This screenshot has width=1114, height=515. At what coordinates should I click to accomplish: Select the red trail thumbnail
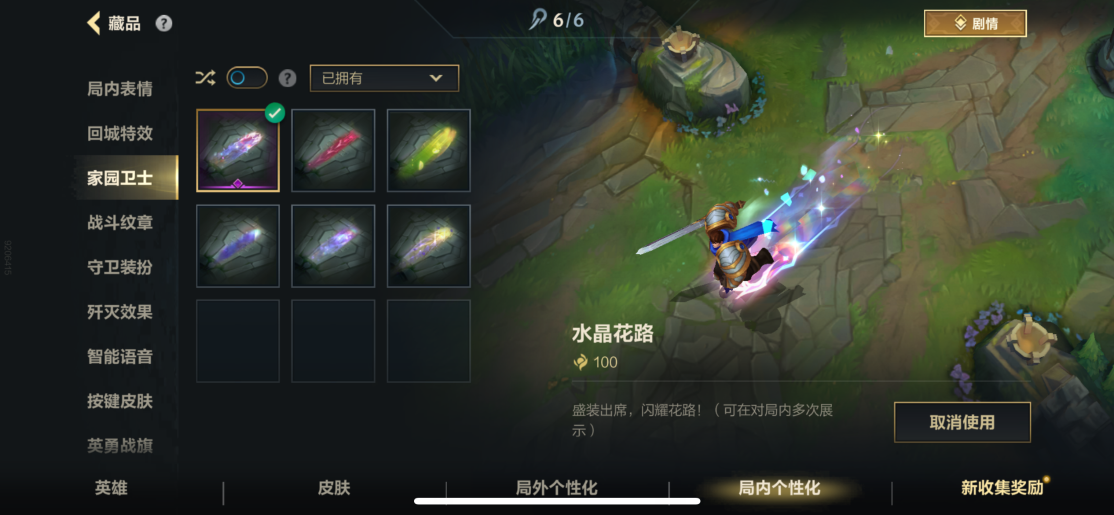pyautogui.click(x=333, y=150)
